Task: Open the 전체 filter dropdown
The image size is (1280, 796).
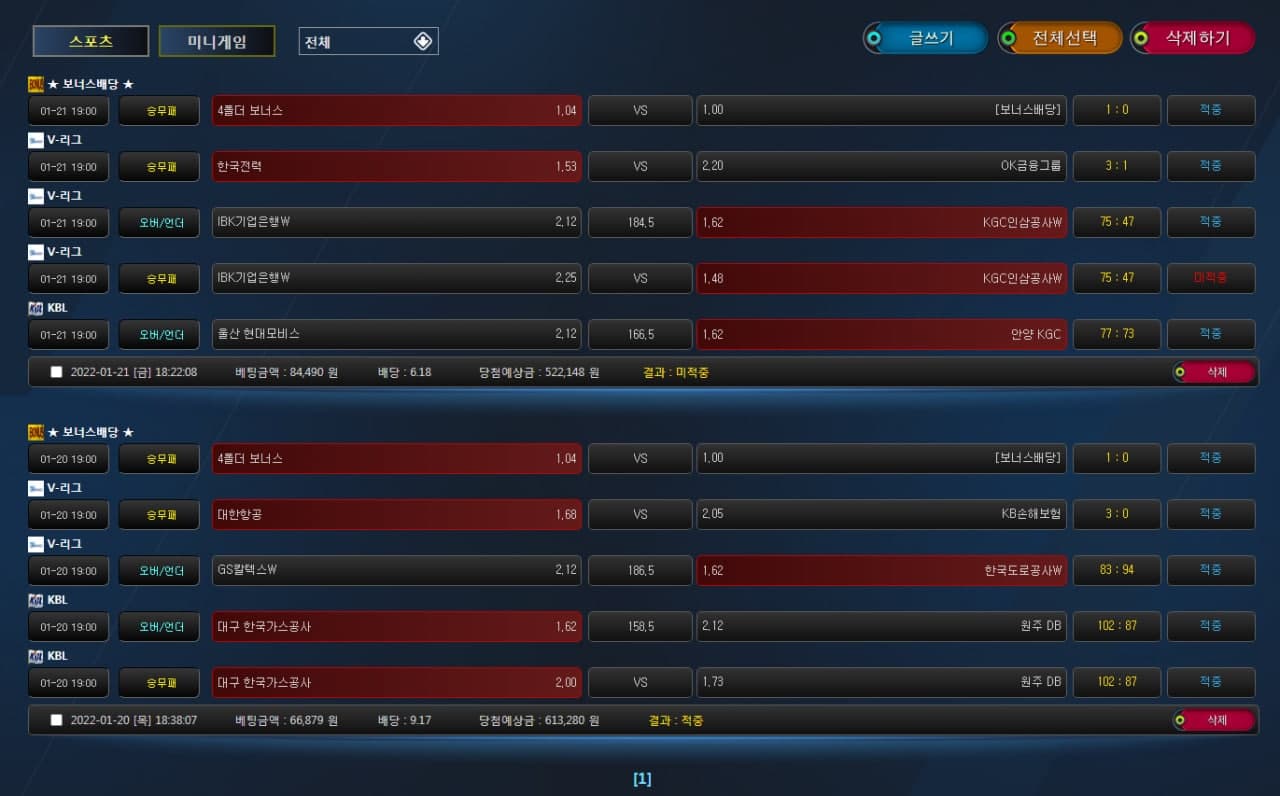Action: (368, 41)
